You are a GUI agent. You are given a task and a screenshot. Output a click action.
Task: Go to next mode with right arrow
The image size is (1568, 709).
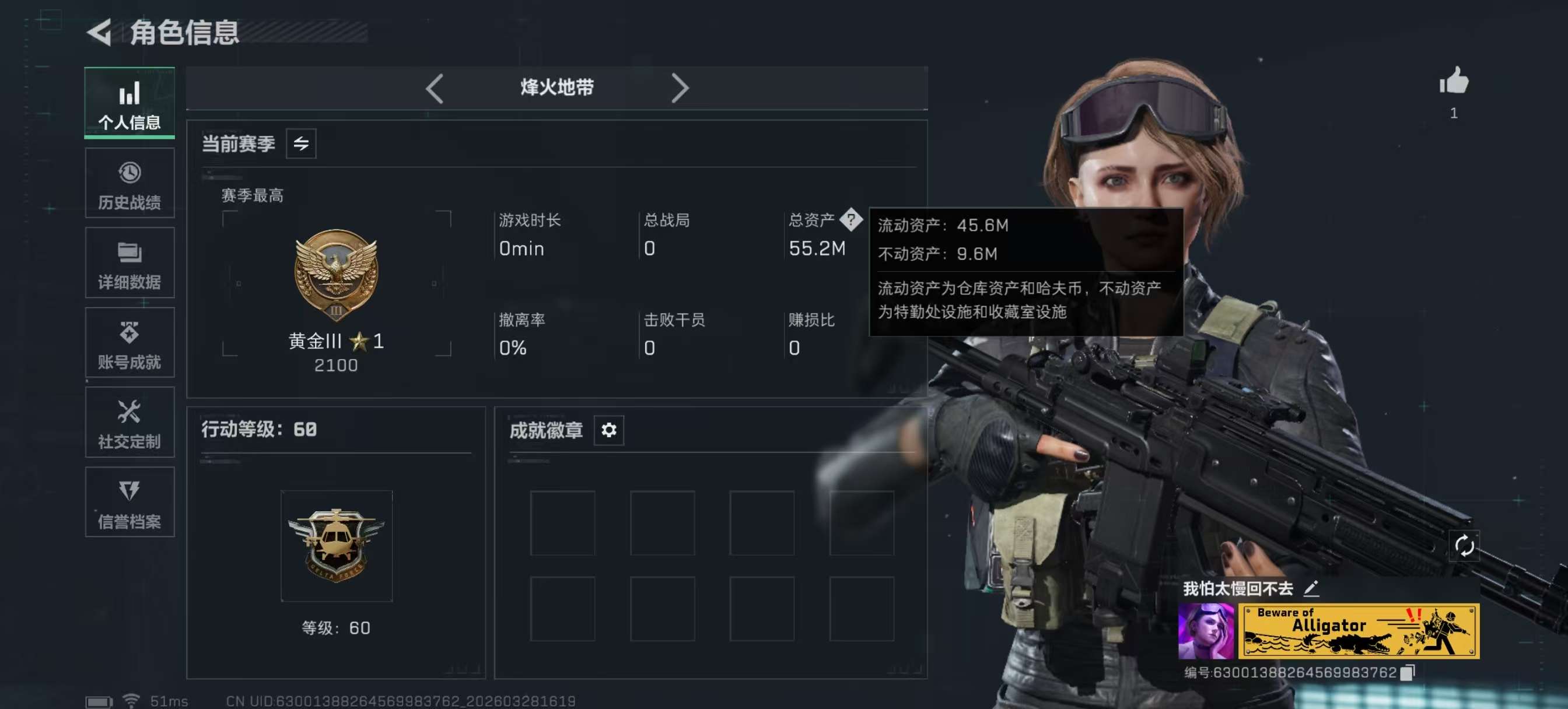pos(680,88)
